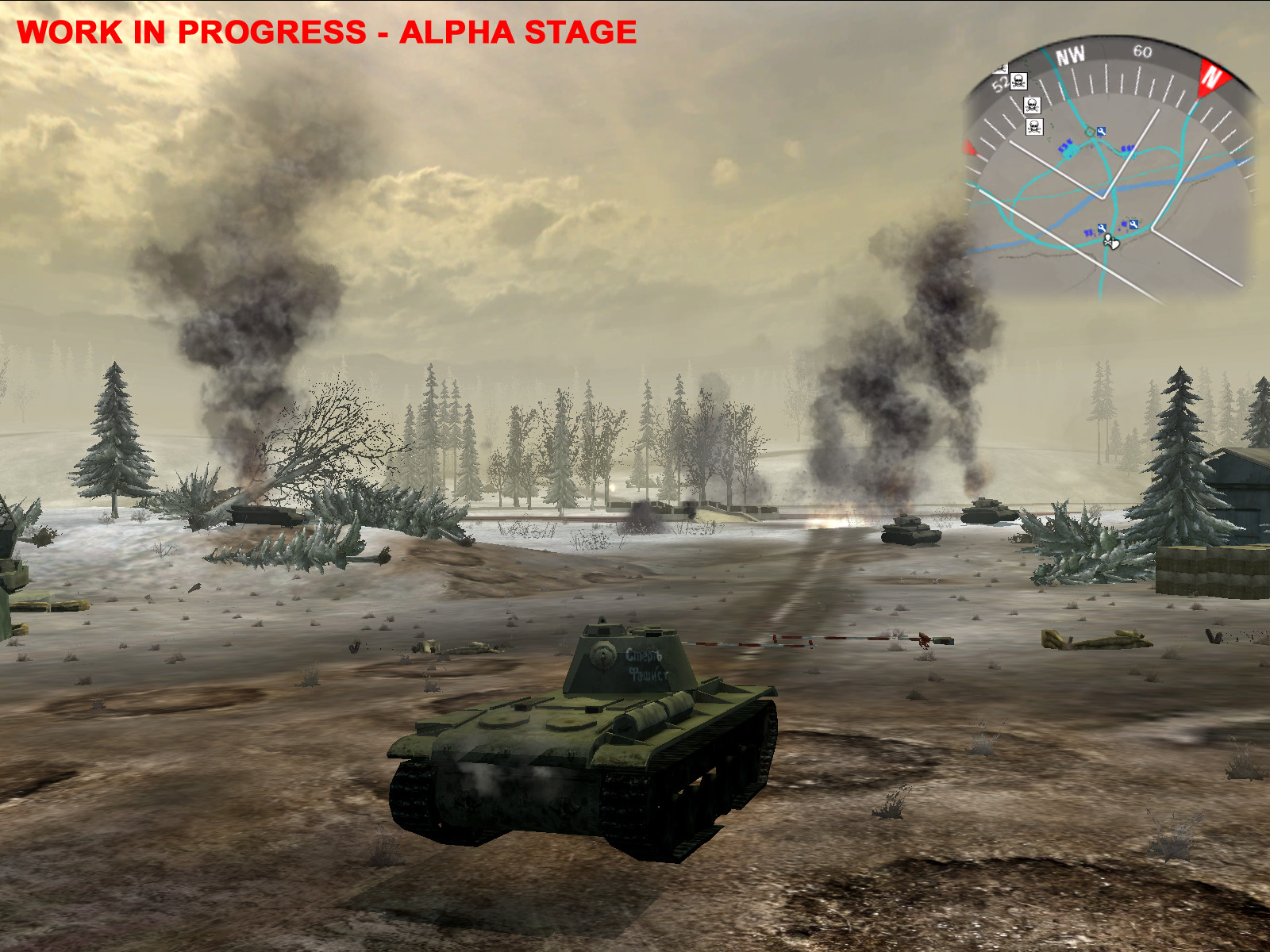Click the blue unit cluster right of the diamond objective
This screenshot has width=1270, height=952.
pos(1126,150)
